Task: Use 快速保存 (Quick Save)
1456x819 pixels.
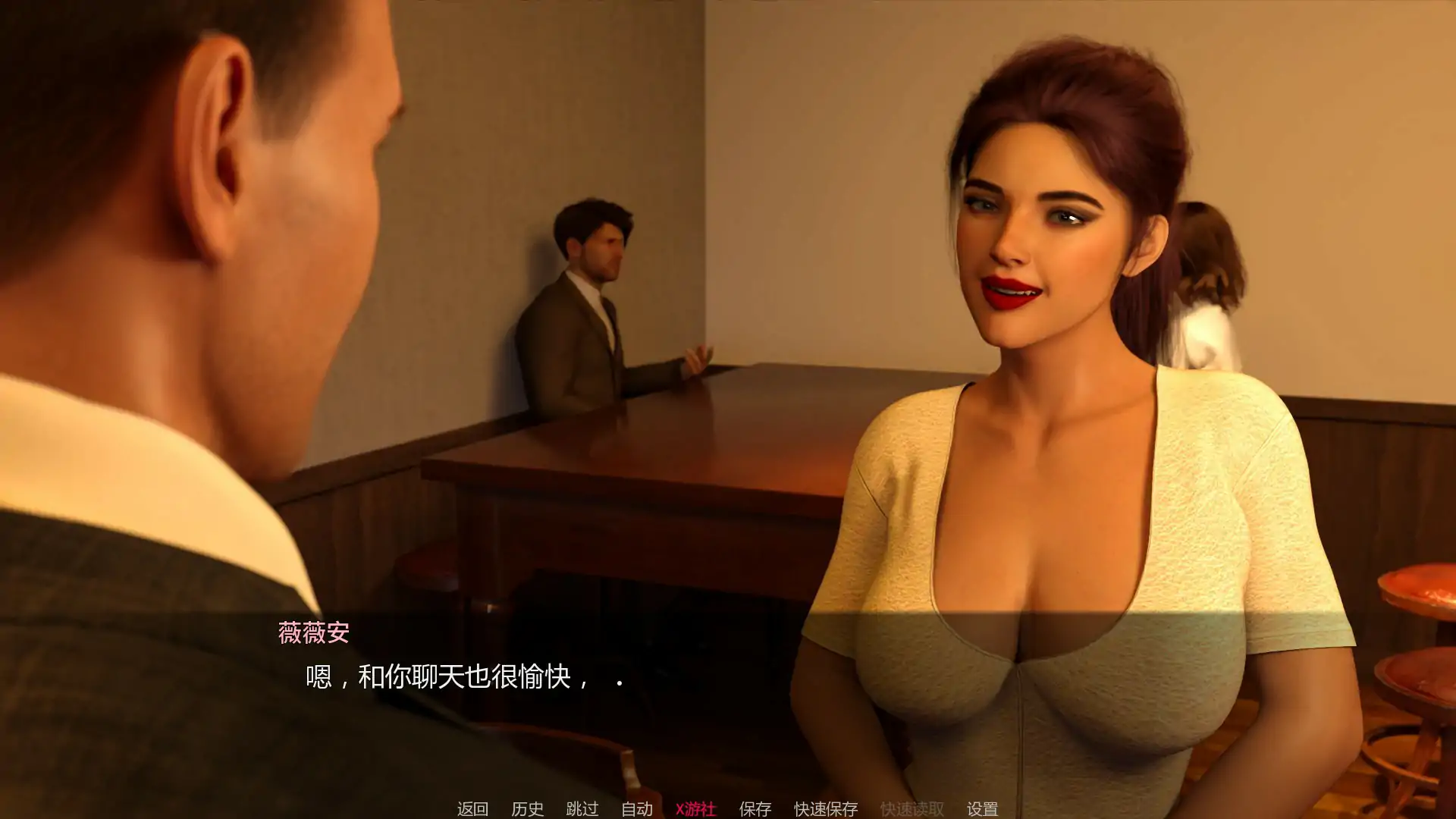Action: click(x=826, y=808)
